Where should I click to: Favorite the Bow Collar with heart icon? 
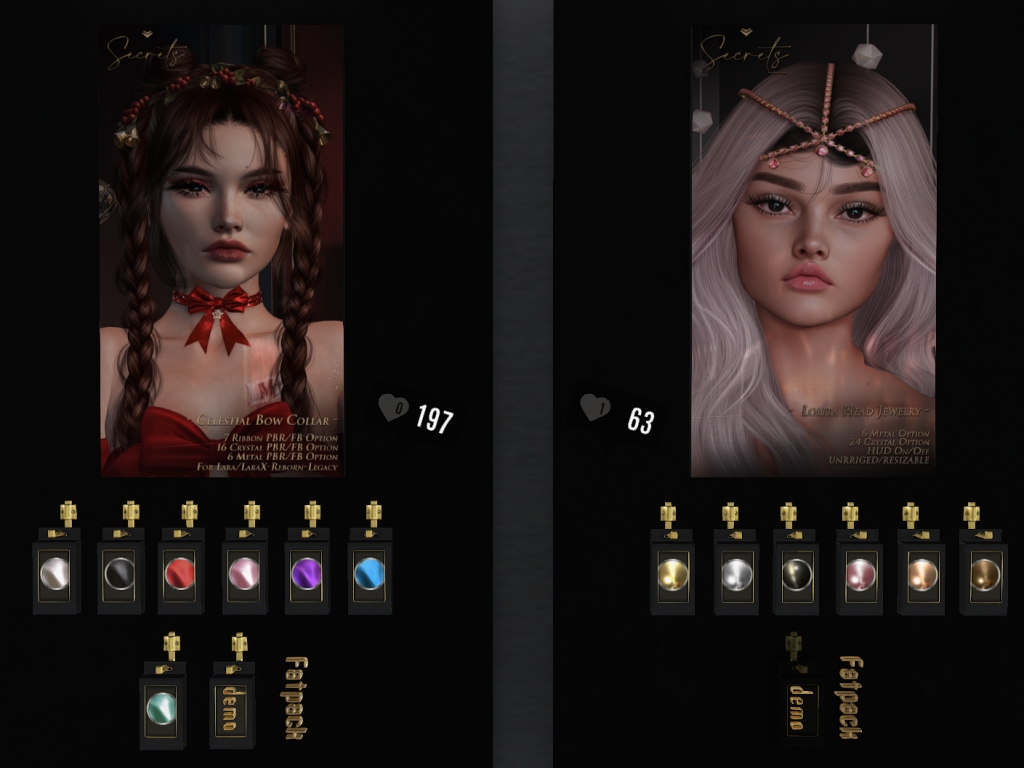coord(393,408)
